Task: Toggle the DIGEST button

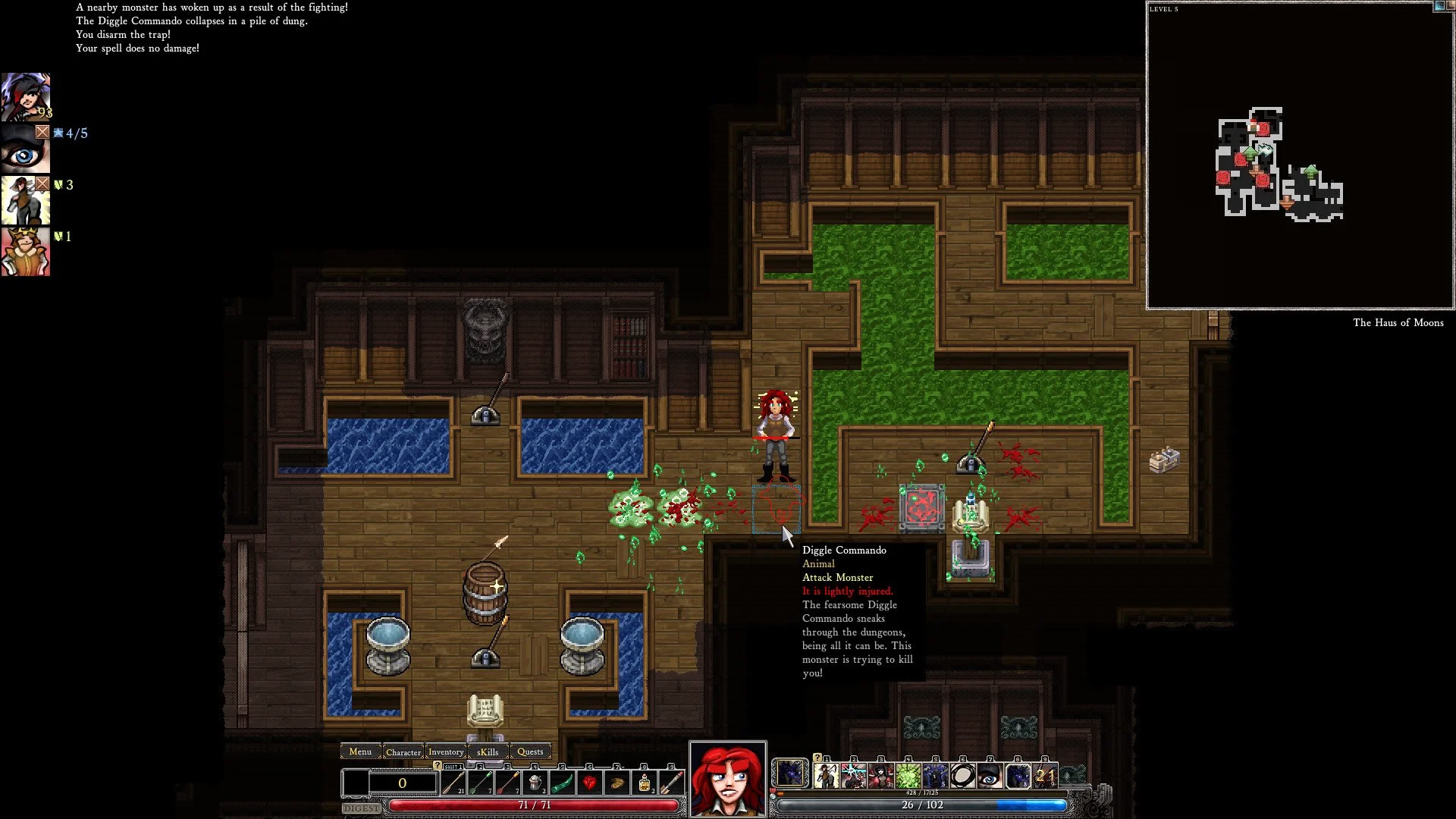Action: [360, 808]
